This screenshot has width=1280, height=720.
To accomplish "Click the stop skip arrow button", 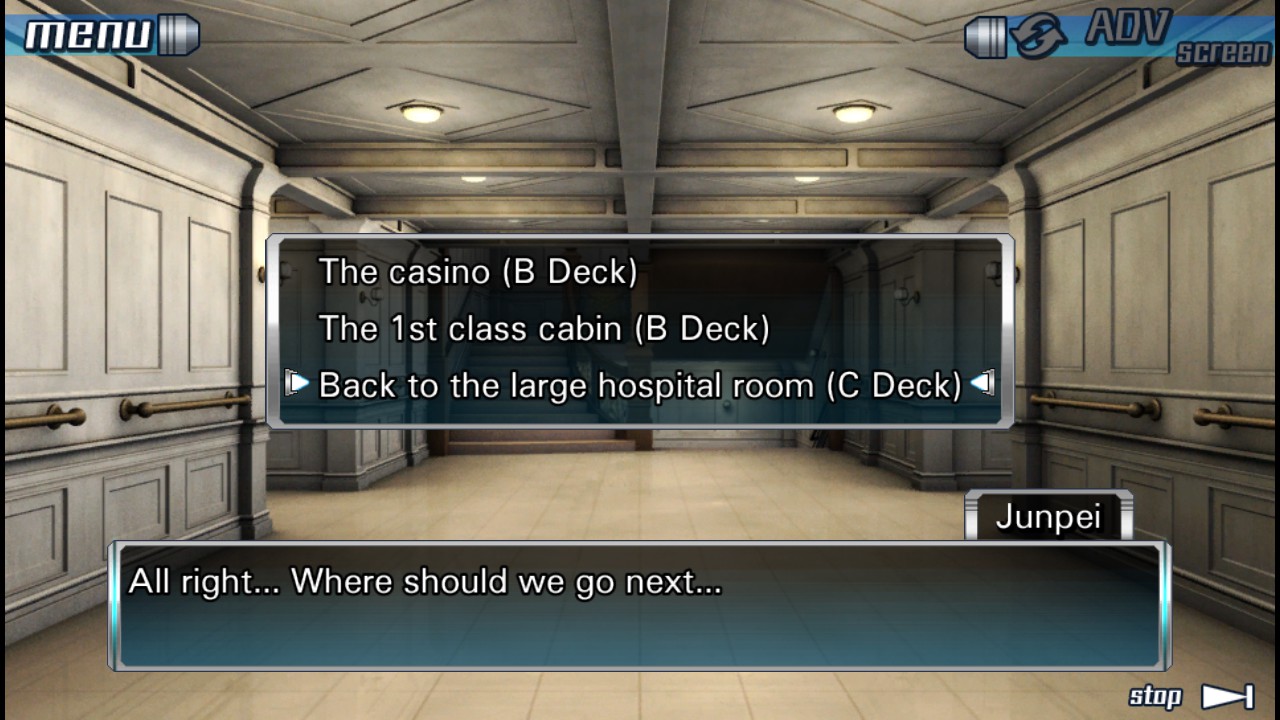I will click(x=1226, y=697).
